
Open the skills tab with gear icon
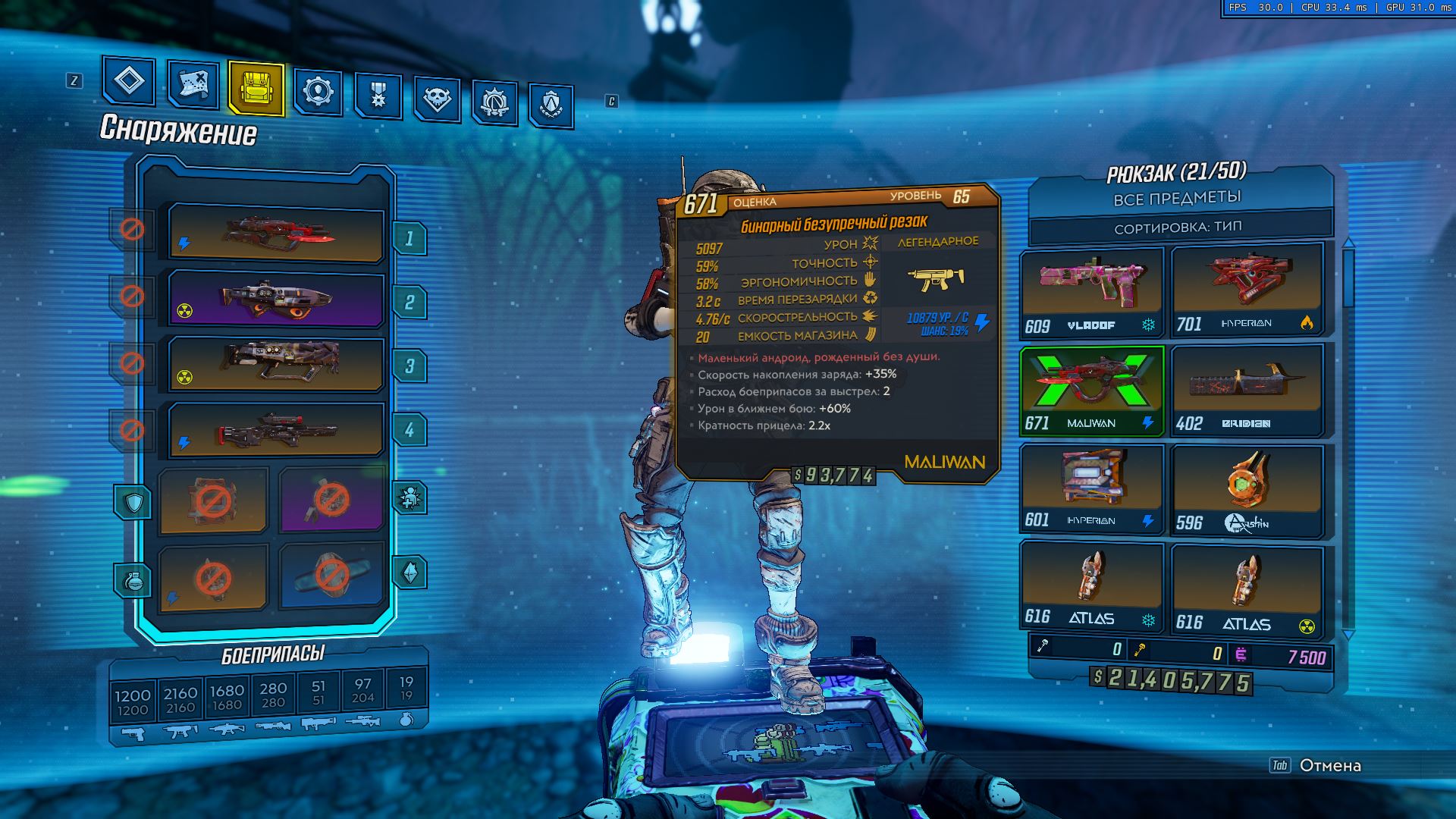pyautogui.click(x=318, y=93)
